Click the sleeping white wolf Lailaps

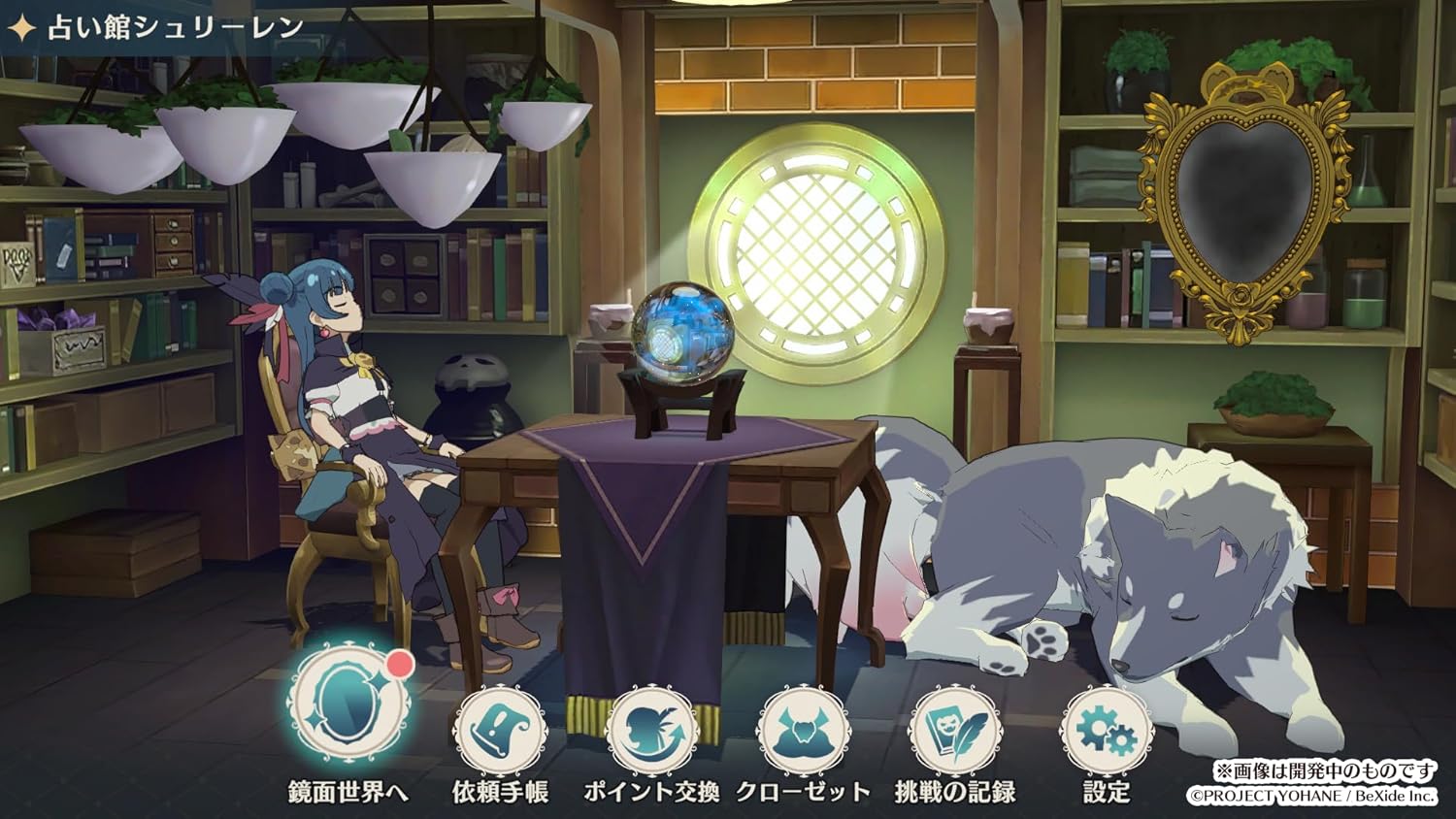tap(1116, 573)
